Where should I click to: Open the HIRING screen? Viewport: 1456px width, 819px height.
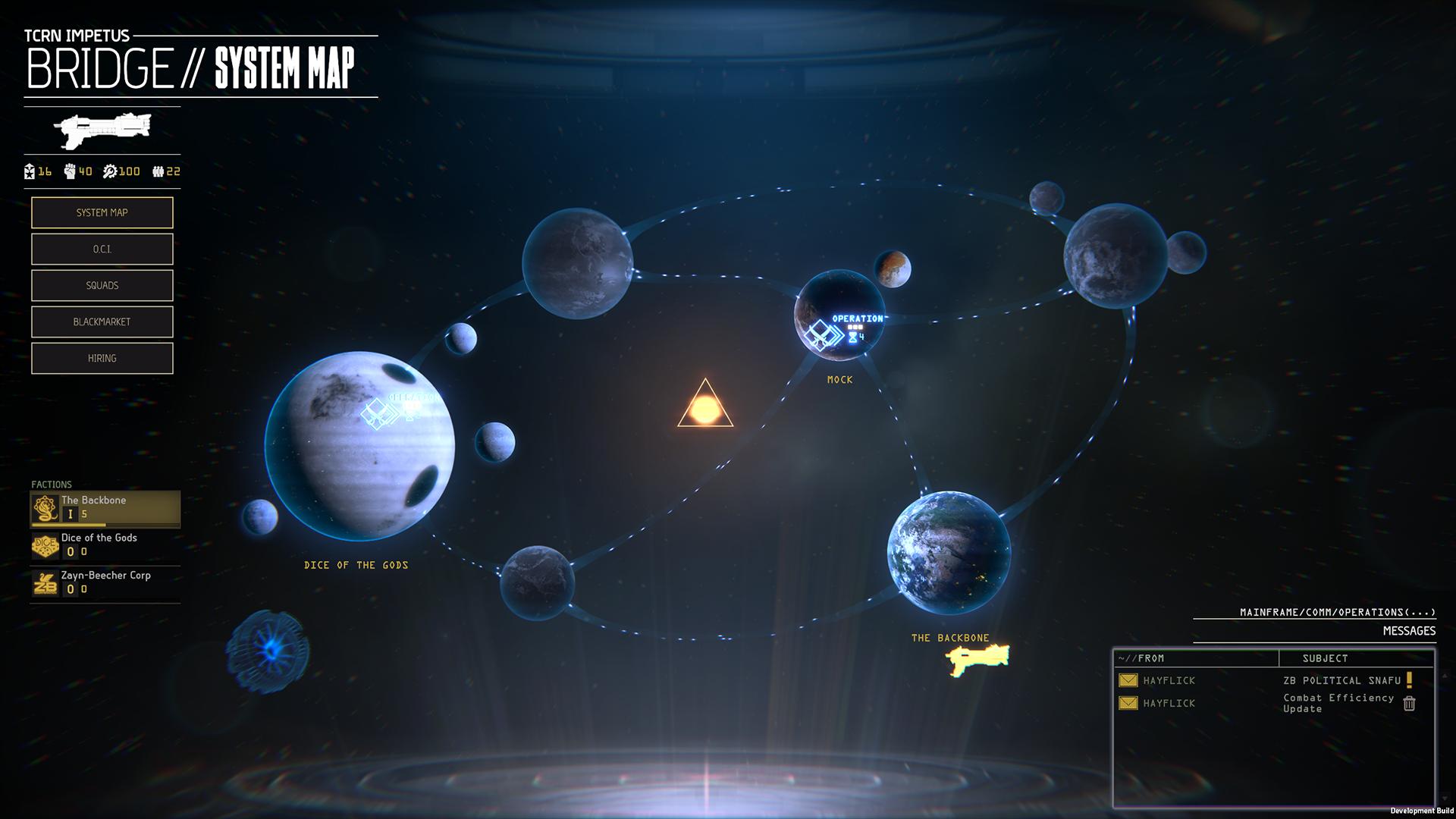102,357
